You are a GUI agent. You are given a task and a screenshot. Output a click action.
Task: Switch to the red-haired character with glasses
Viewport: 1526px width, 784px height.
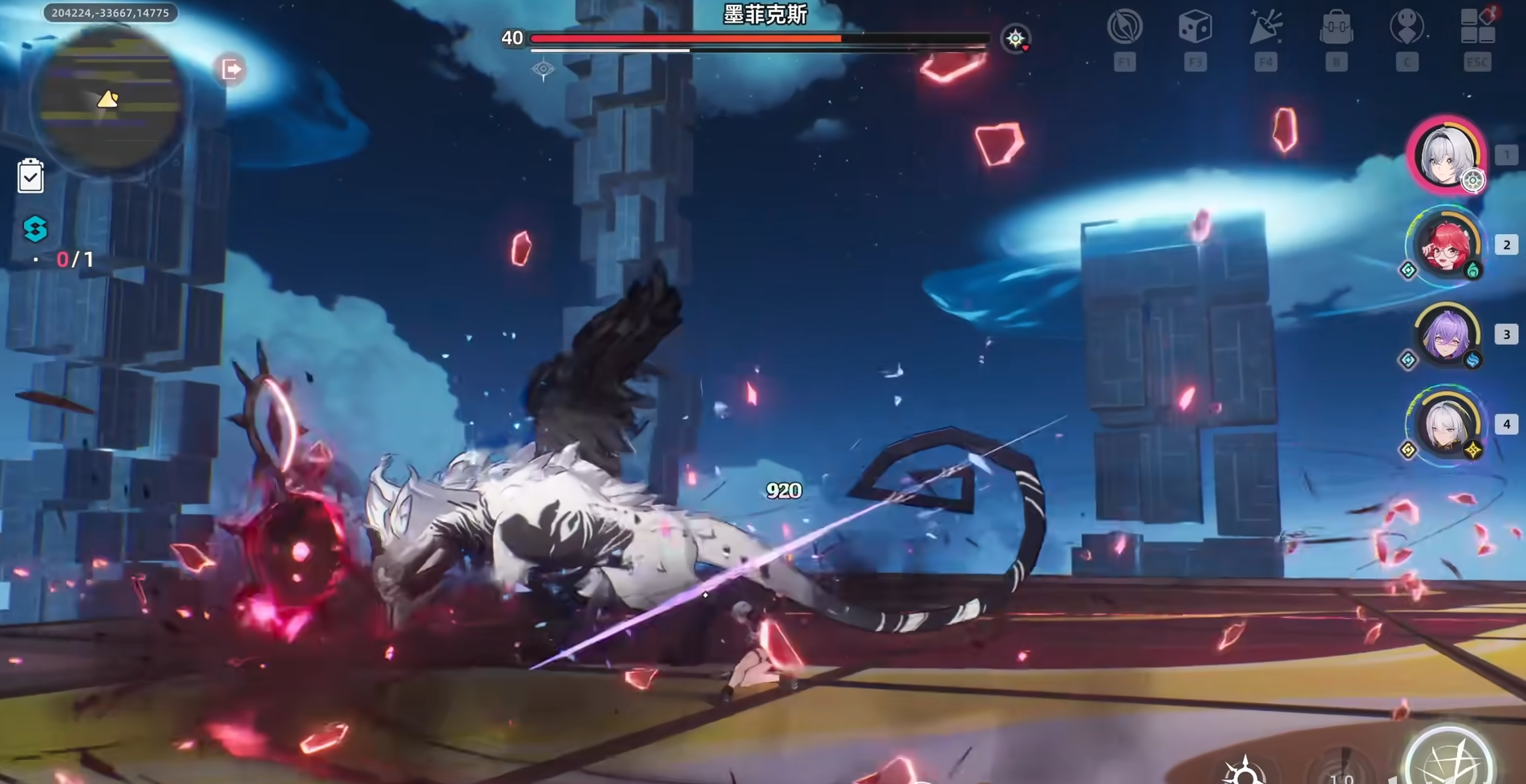click(x=1446, y=245)
